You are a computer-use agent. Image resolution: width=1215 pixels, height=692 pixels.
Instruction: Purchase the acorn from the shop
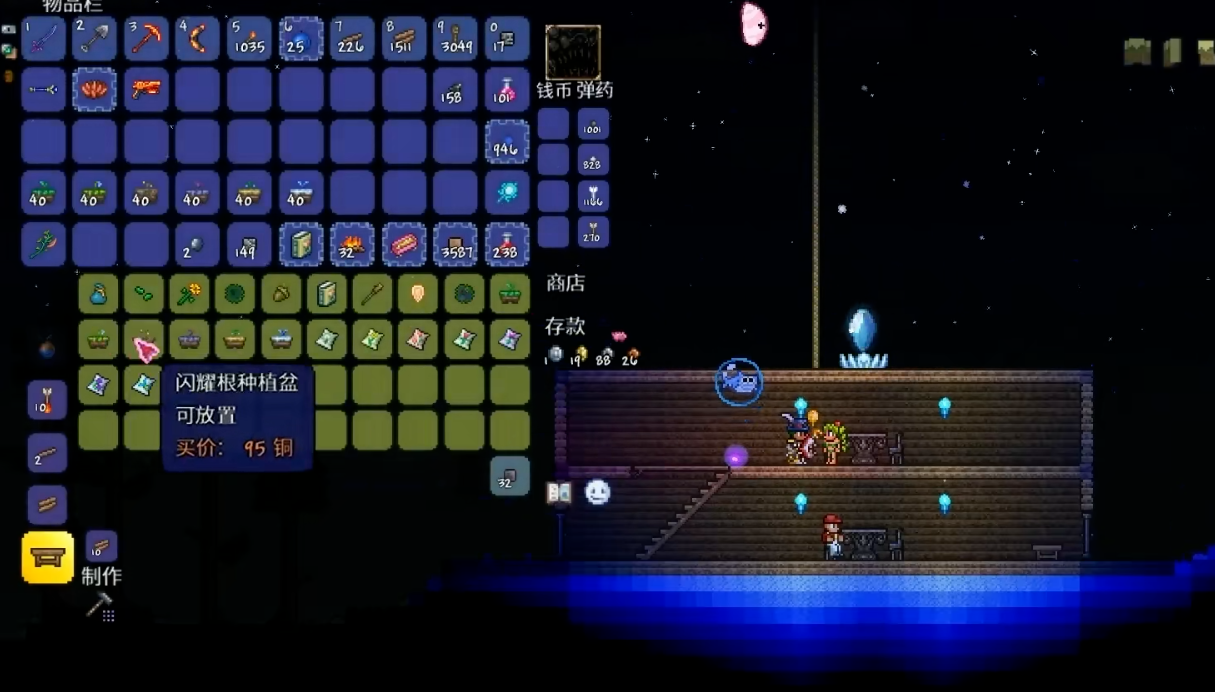[281, 295]
